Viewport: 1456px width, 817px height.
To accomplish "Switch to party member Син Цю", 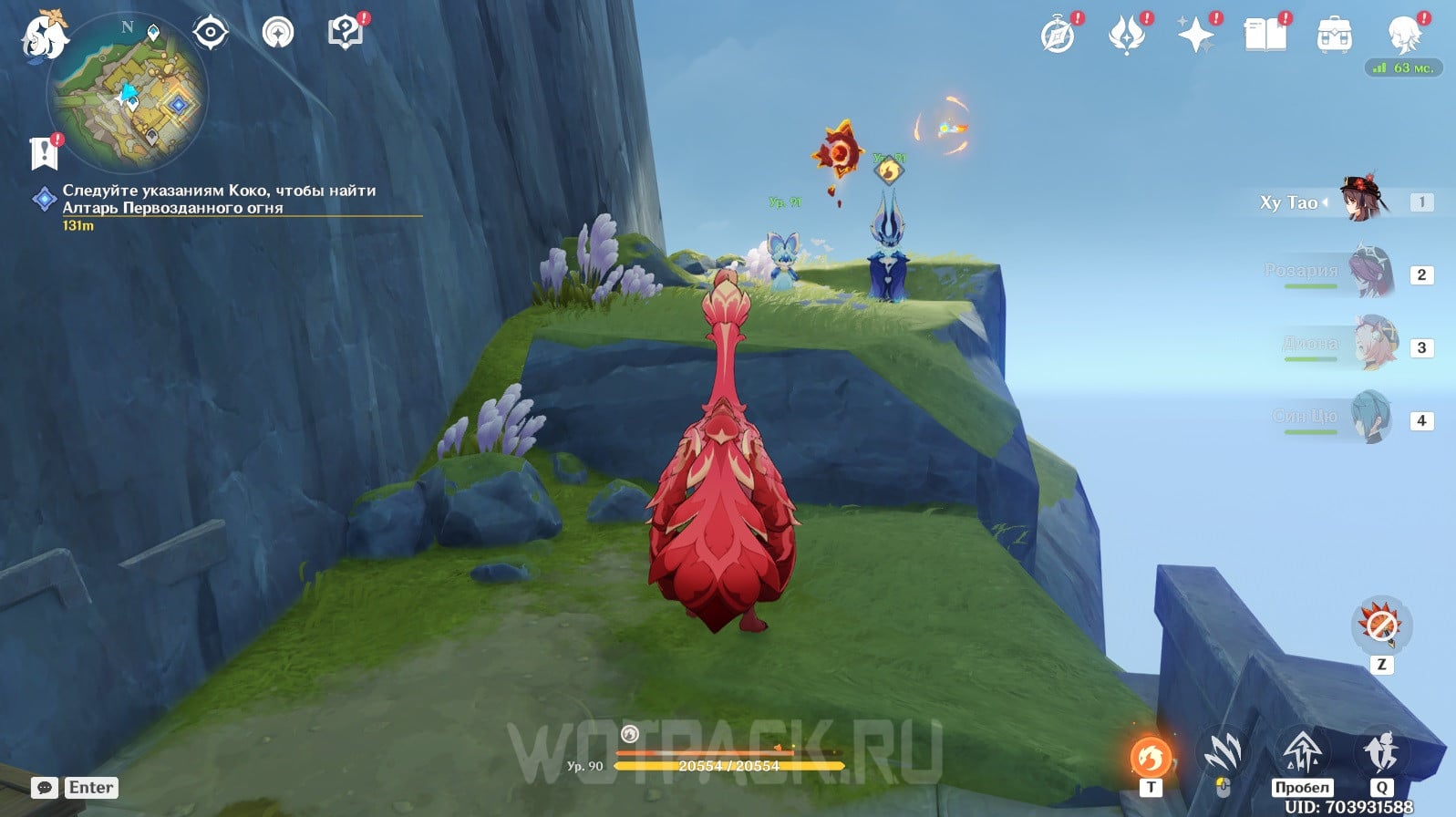I will pos(1370,418).
